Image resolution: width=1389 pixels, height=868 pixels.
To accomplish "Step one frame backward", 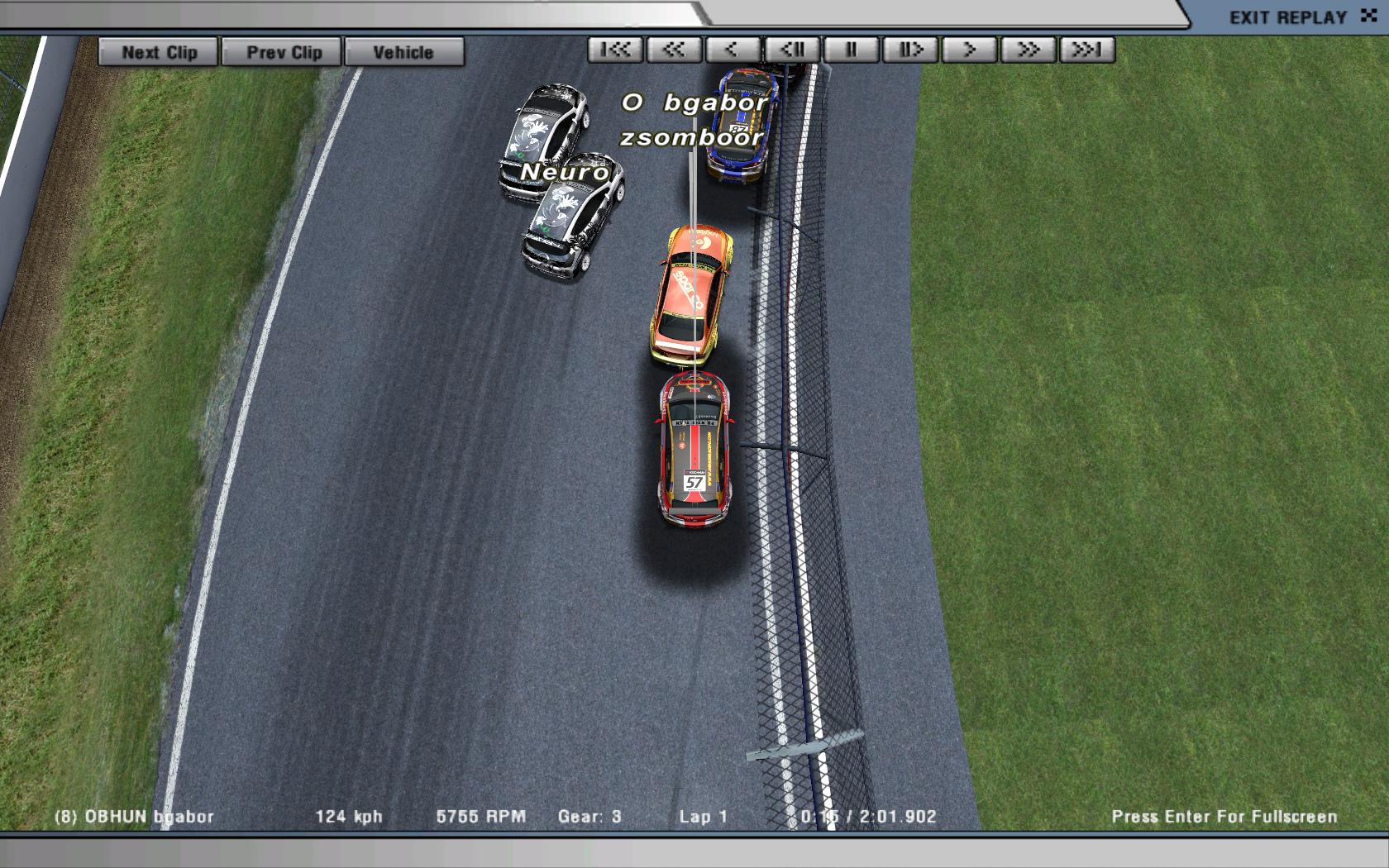I will (792, 50).
